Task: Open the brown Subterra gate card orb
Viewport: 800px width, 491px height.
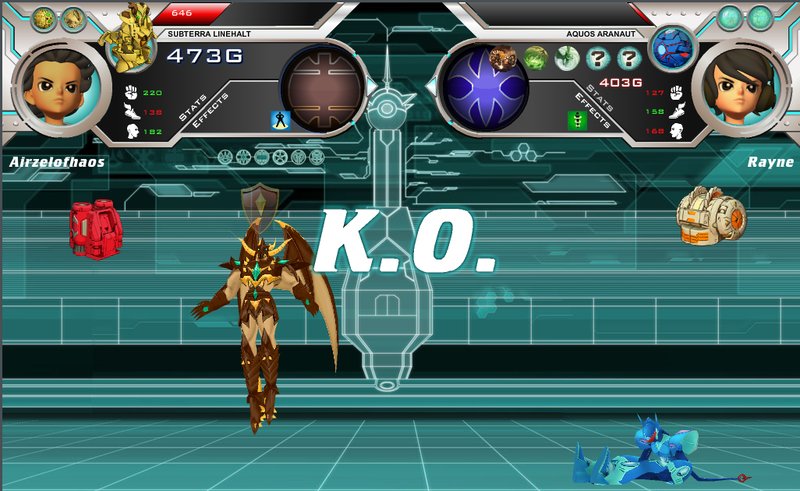Action: tap(322, 88)
